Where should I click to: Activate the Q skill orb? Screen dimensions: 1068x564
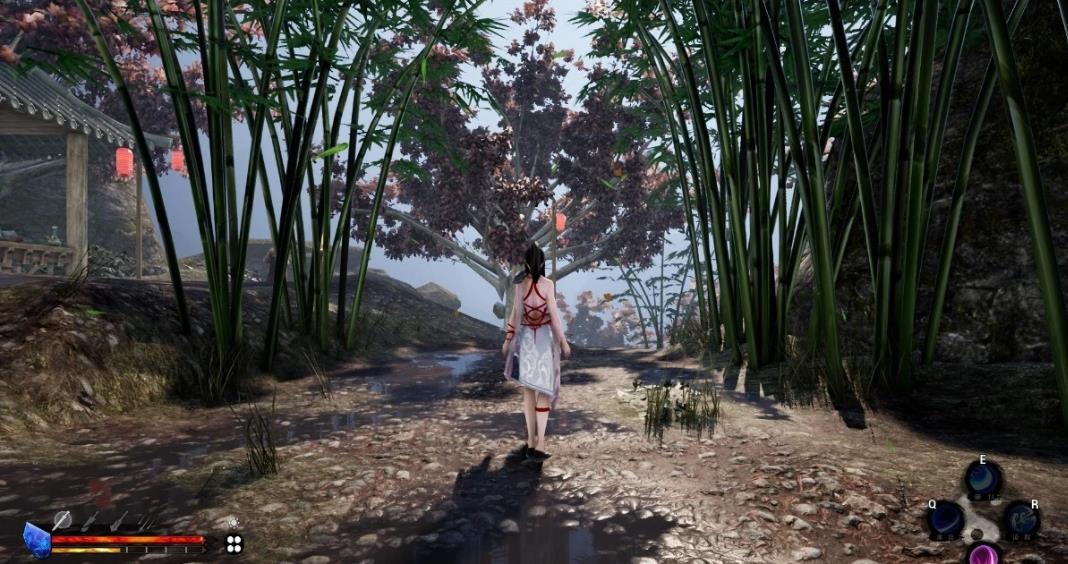click(x=945, y=520)
